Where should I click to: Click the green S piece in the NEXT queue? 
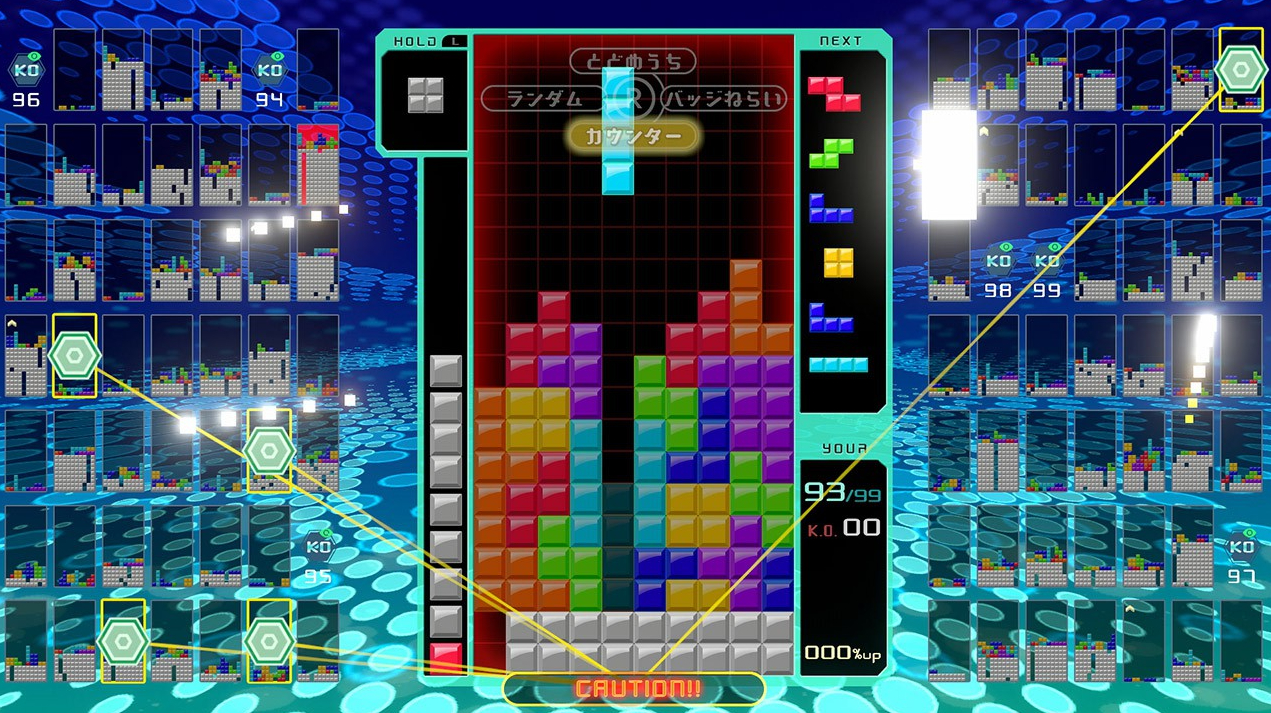pos(833,153)
